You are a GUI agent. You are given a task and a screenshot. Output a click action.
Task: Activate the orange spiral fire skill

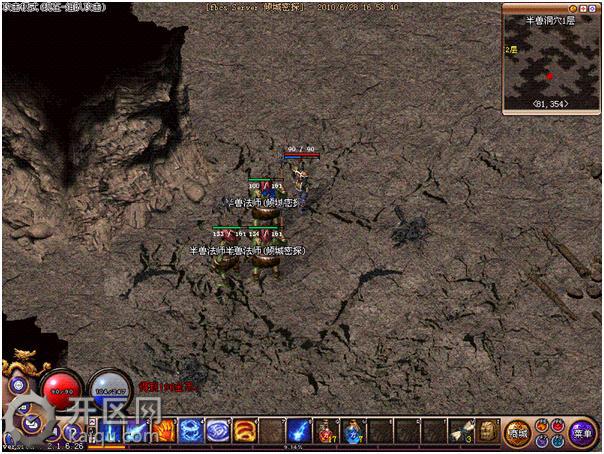[x=244, y=432]
